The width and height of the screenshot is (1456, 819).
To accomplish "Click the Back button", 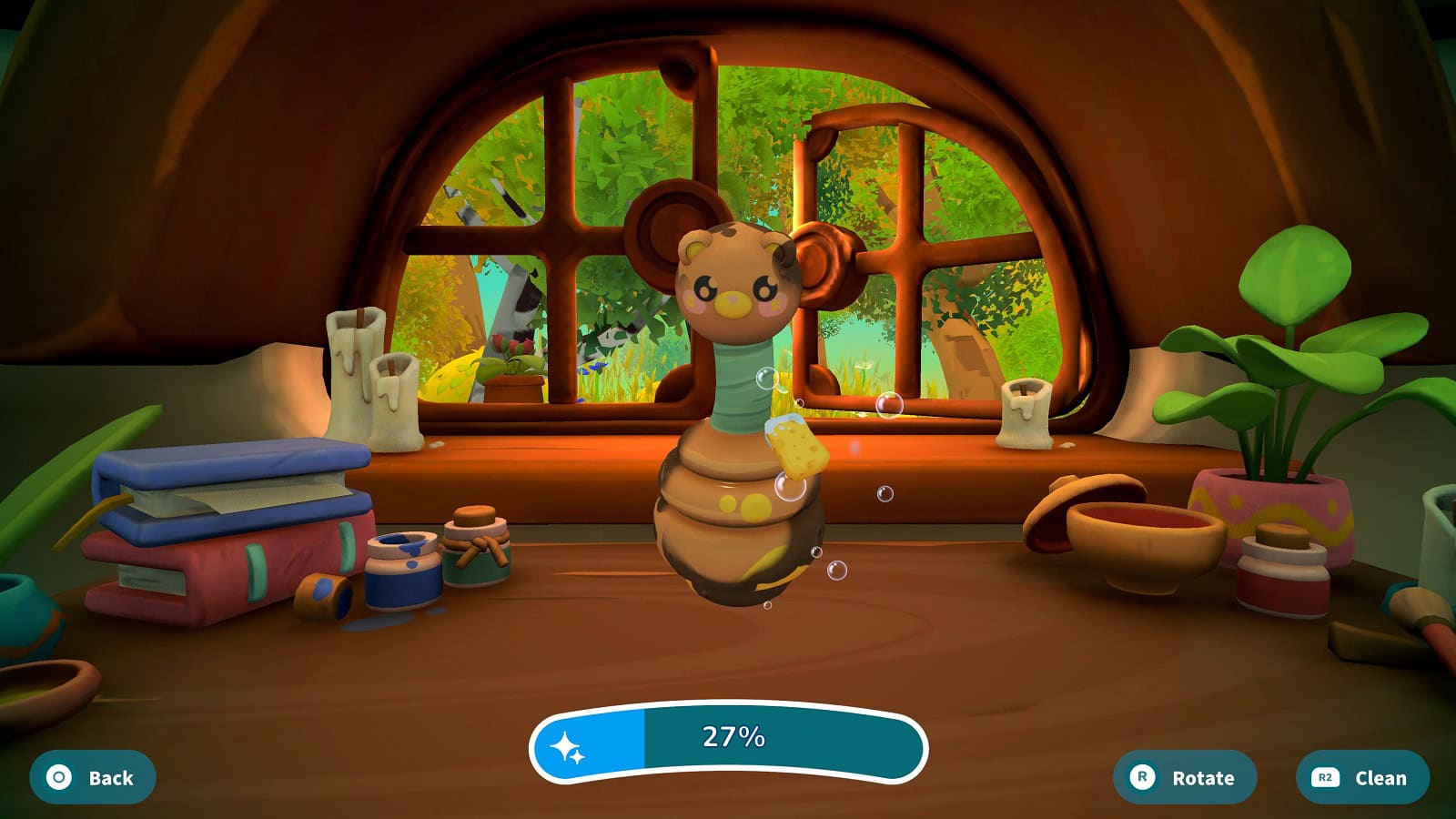I will (92, 777).
